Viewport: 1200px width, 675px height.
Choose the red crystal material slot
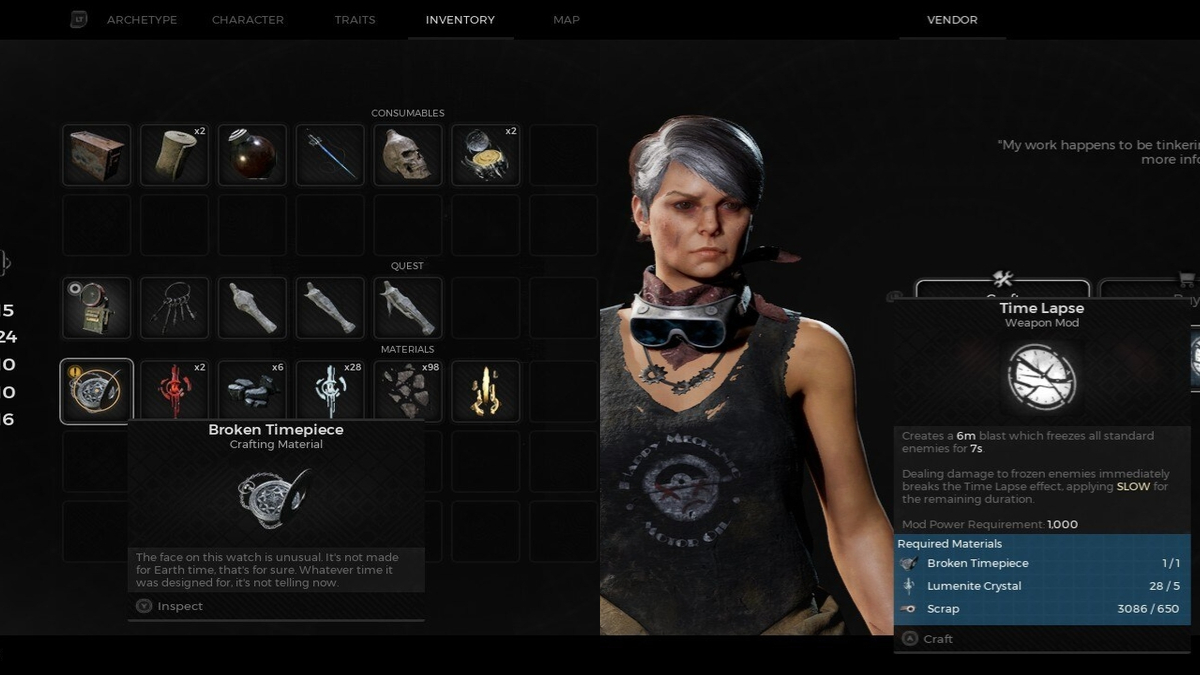pos(175,391)
